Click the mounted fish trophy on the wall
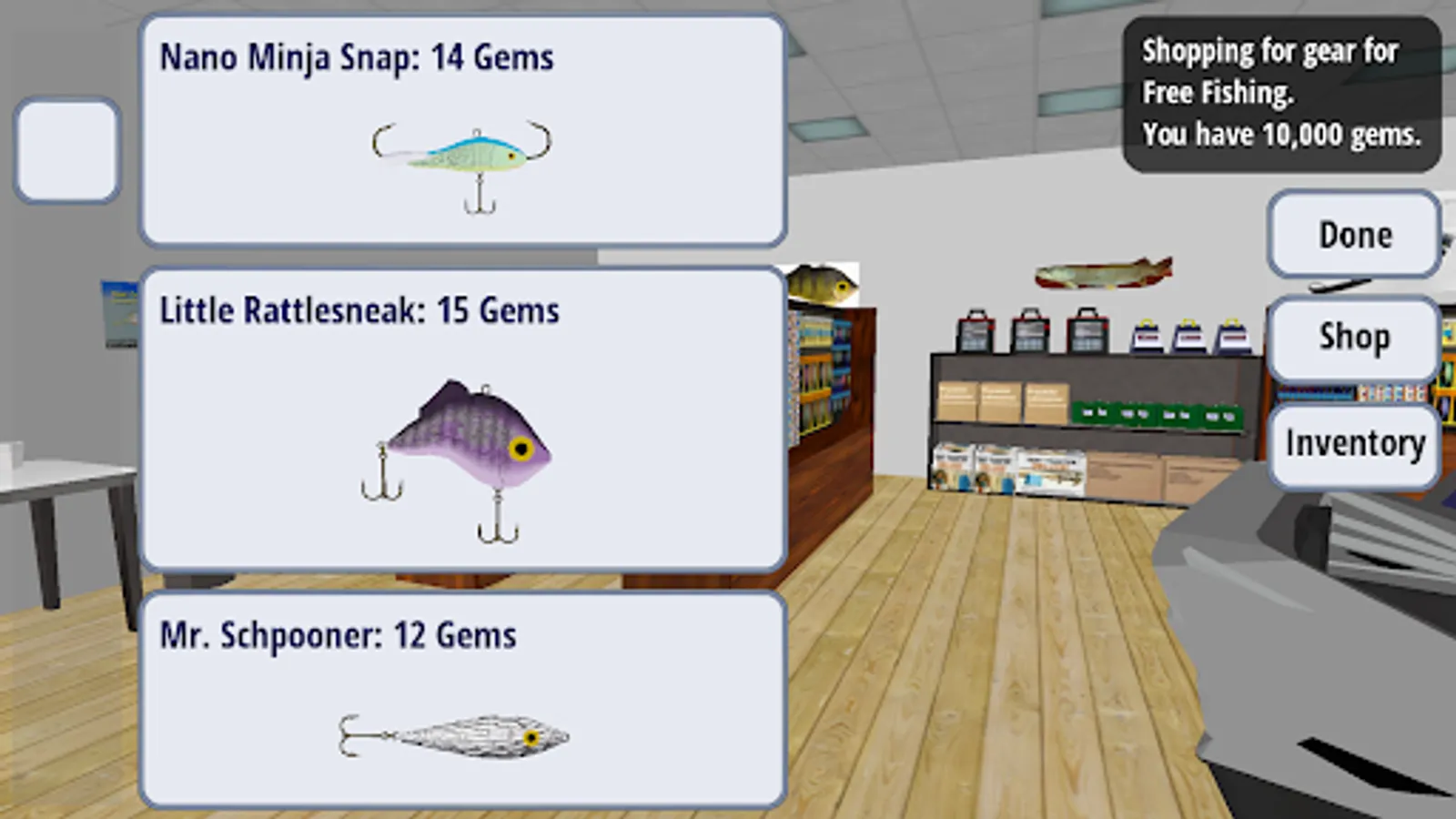1456x819 pixels. [1101, 270]
